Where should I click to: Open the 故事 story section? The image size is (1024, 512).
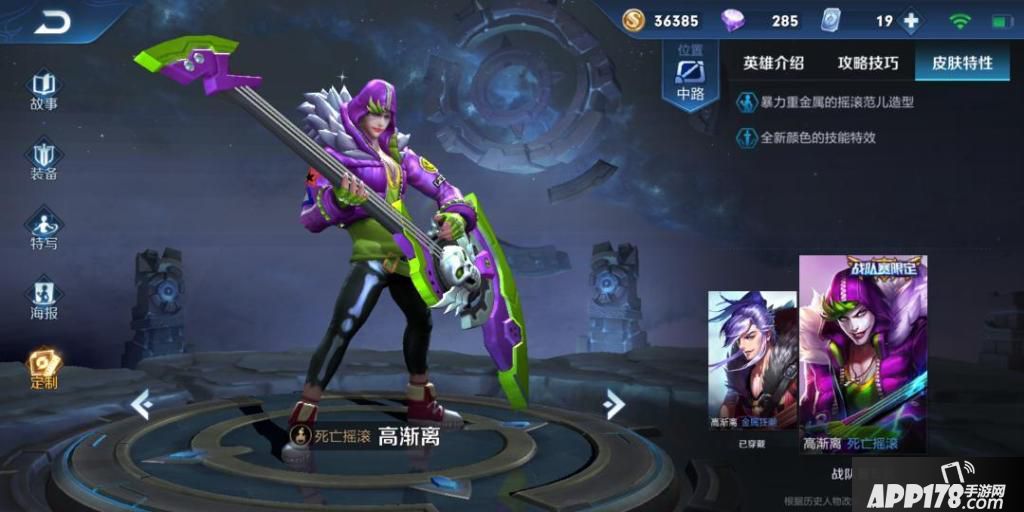[x=43, y=88]
